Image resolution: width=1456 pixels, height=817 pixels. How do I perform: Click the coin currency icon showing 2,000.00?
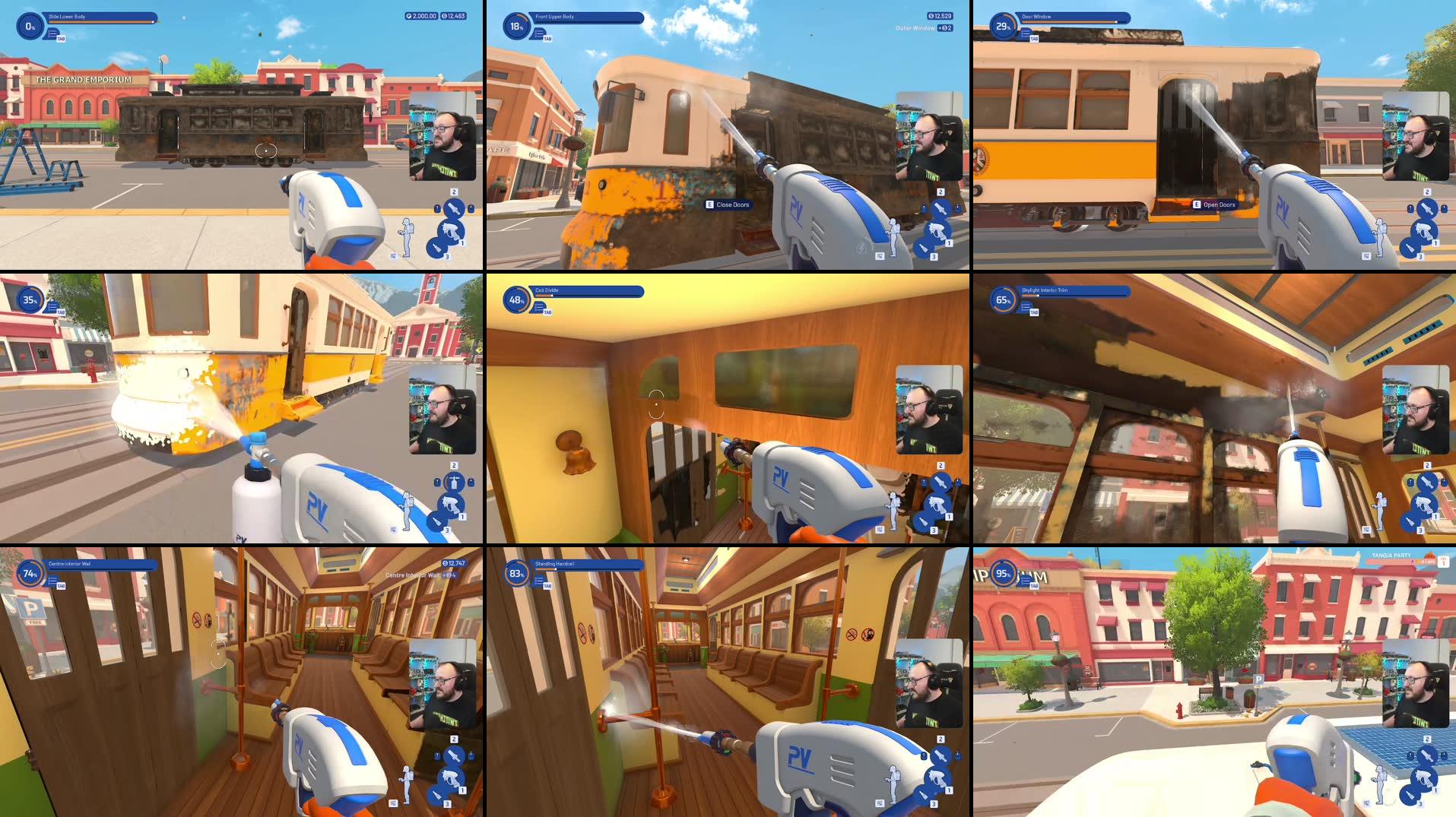pyautogui.click(x=408, y=16)
